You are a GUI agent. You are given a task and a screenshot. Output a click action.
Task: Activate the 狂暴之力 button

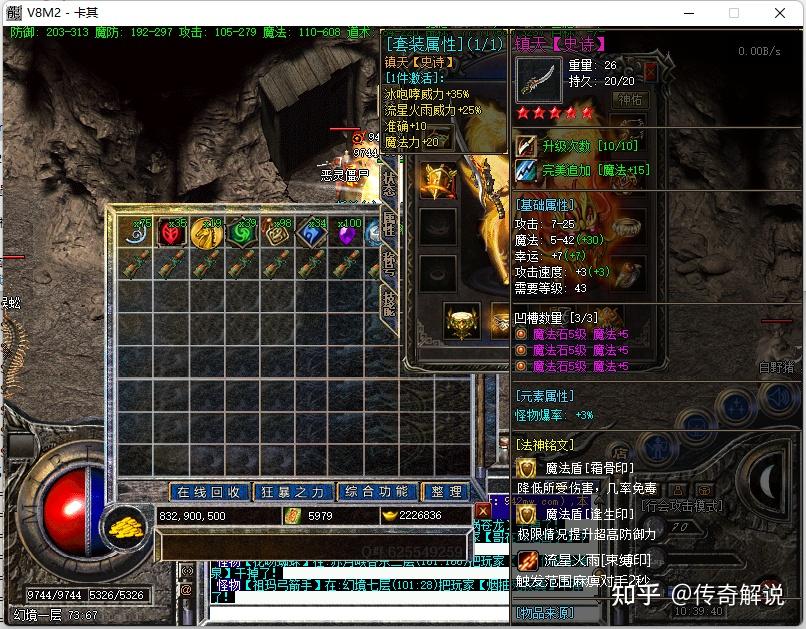click(293, 492)
